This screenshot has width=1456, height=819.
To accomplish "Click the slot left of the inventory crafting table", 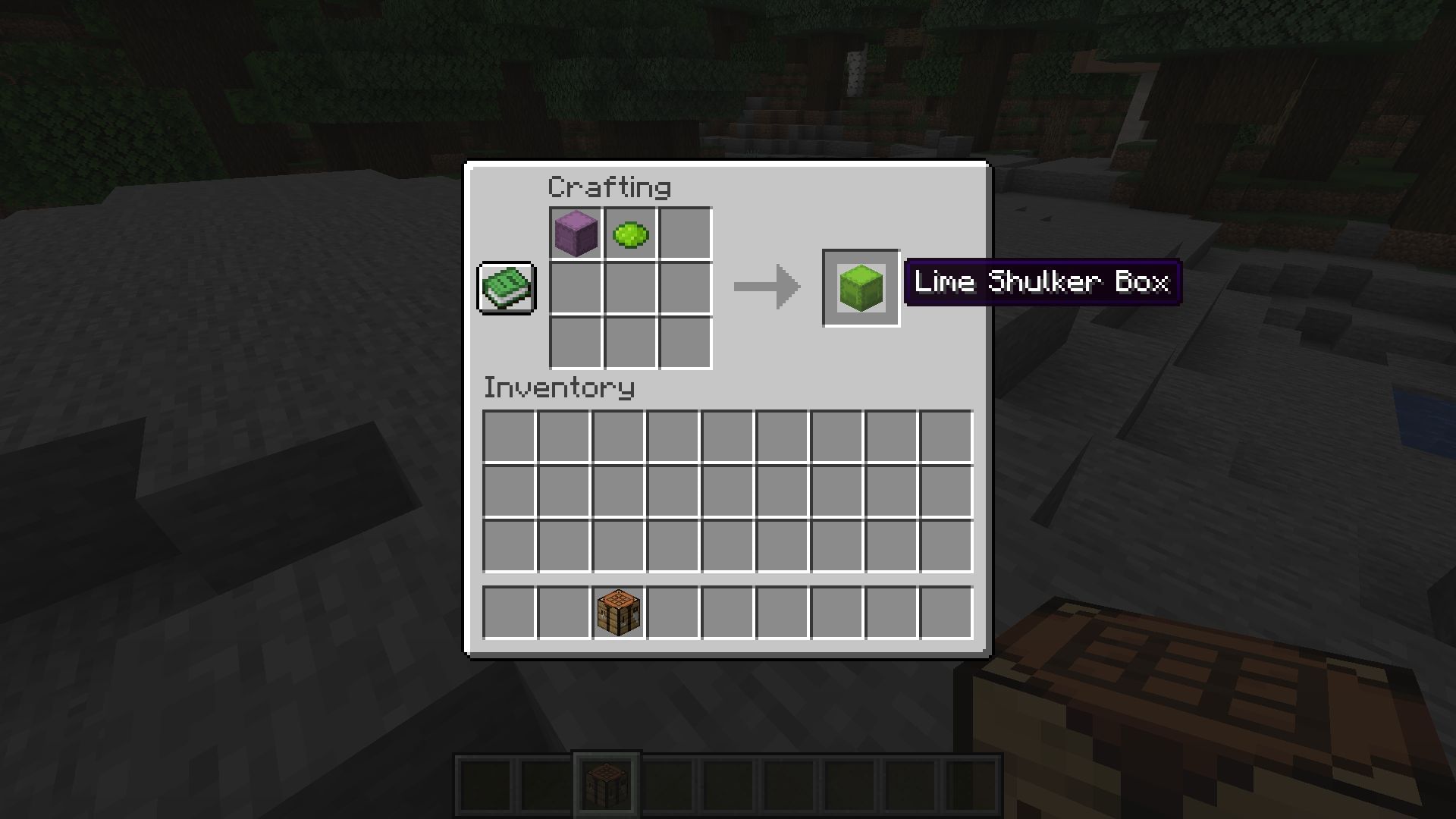I will [563, 613].
